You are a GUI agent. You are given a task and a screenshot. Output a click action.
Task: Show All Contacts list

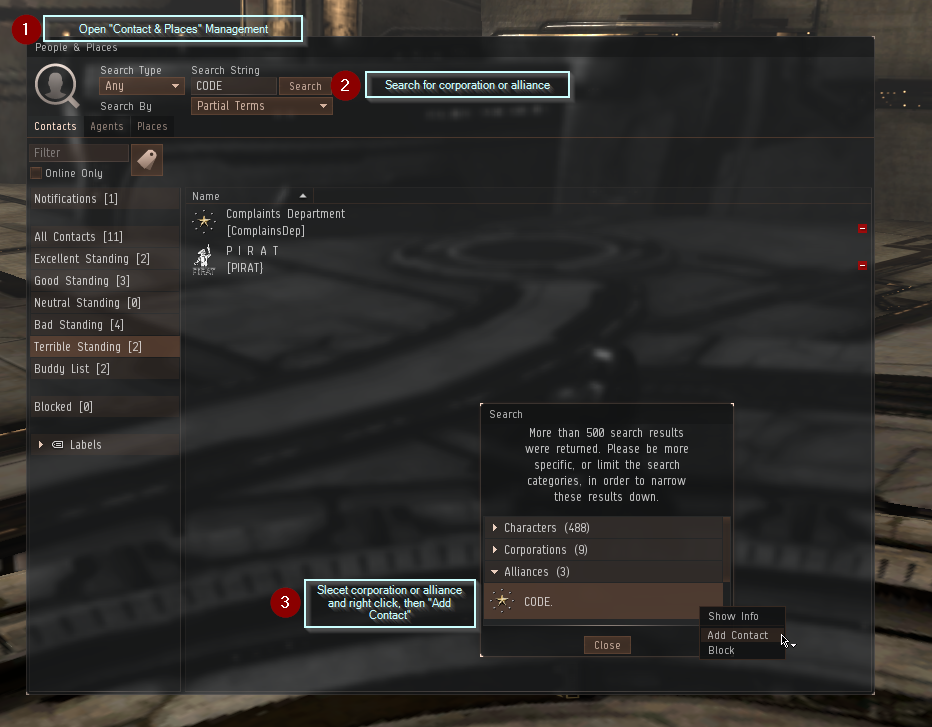click(x=78, y=237)
